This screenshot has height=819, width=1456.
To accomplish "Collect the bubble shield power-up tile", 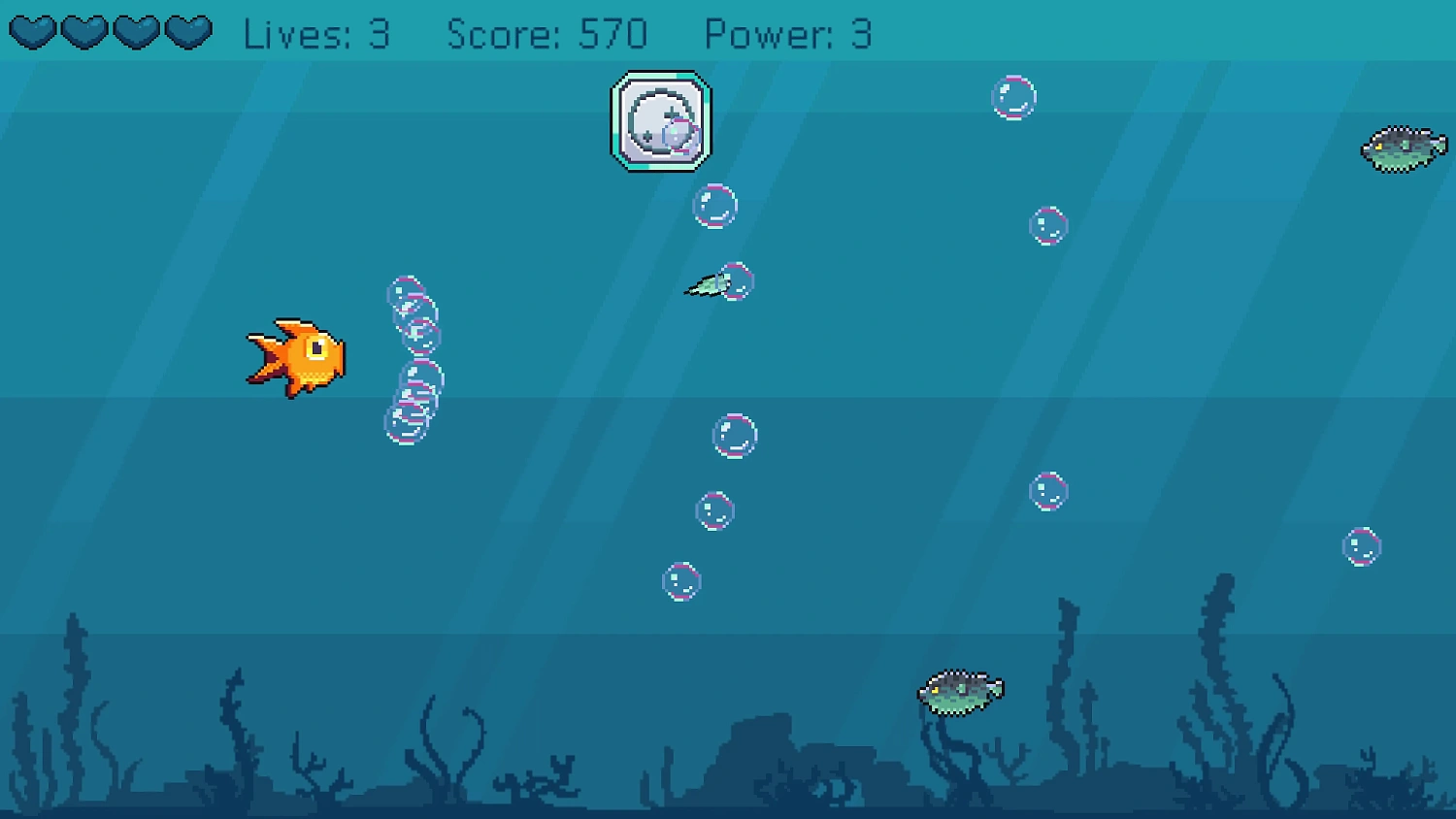I will pos(660,121).
